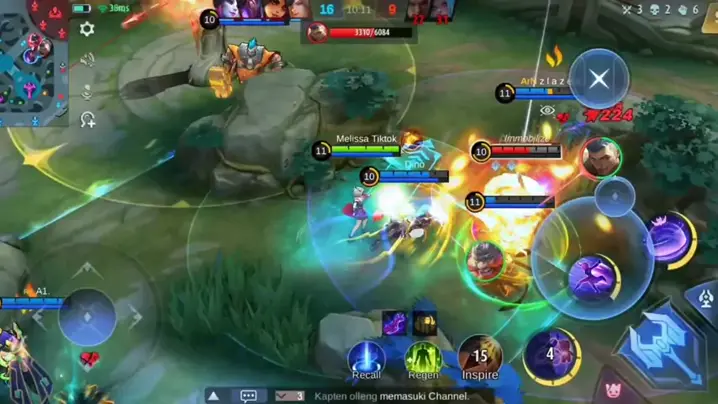Target the red-ringed enemy hero portrait

[x=485, y=260]
